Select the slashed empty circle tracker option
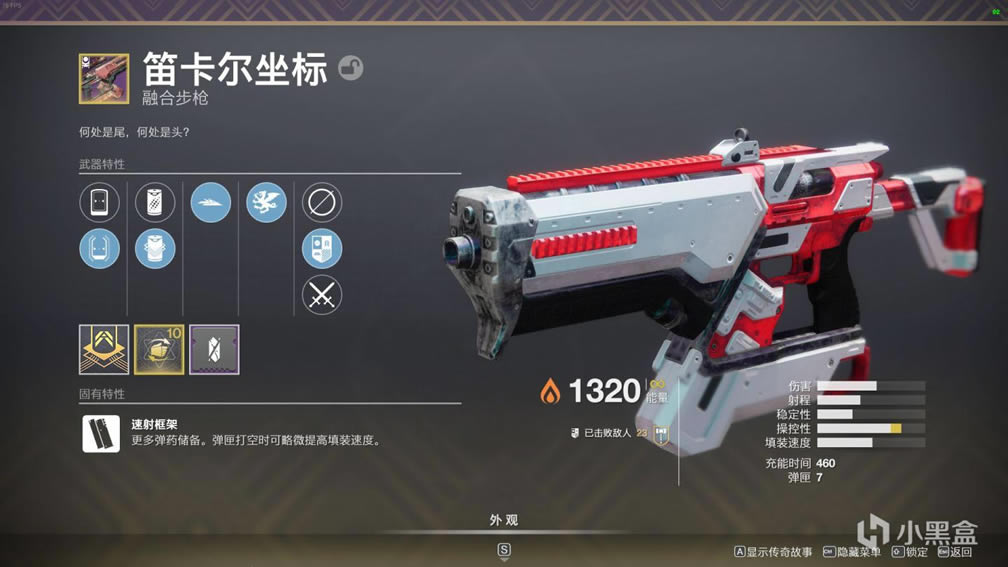Screen dimensions: 1008x567 click(322, 203)
